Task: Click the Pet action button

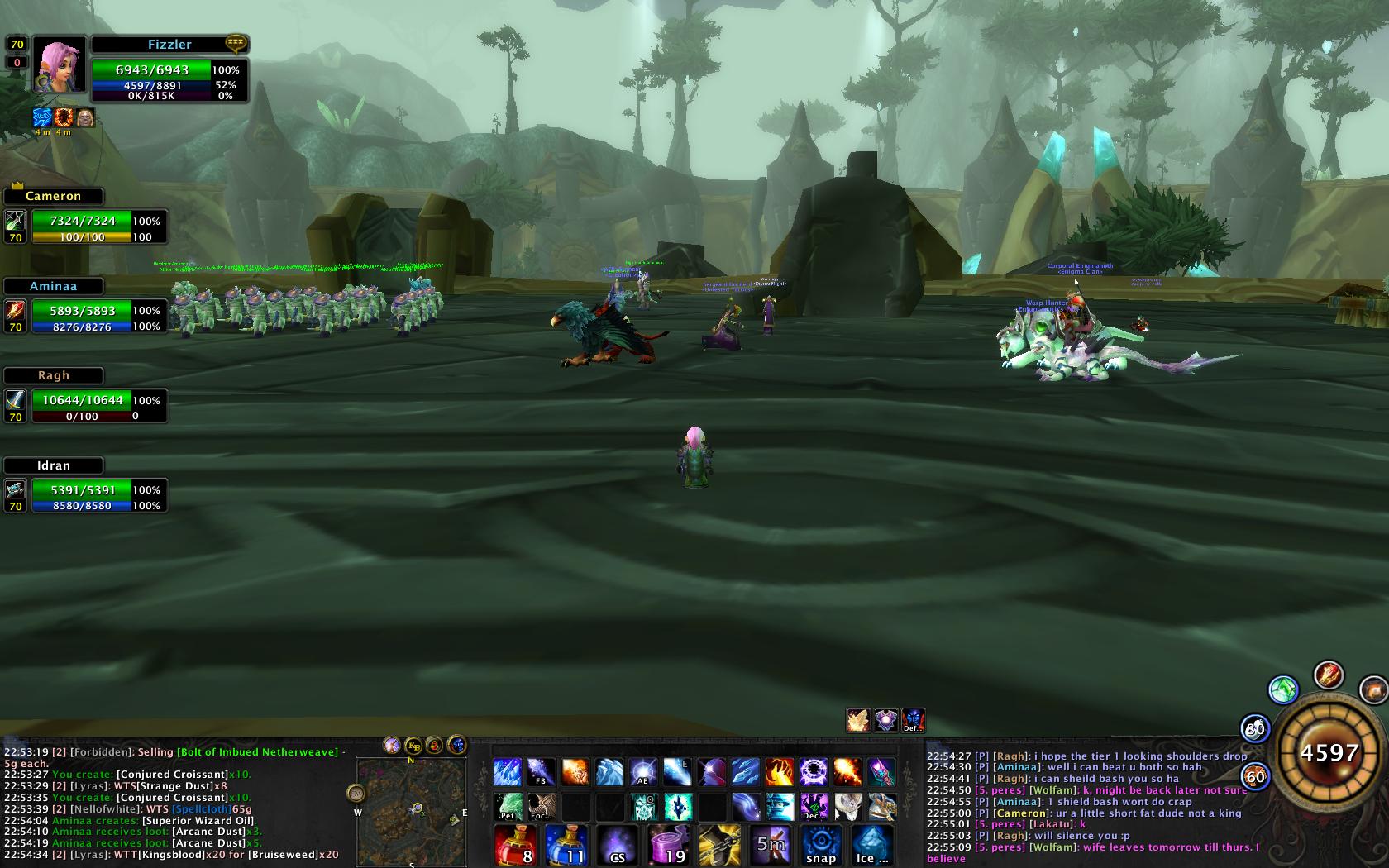Action: click(508, 806)
